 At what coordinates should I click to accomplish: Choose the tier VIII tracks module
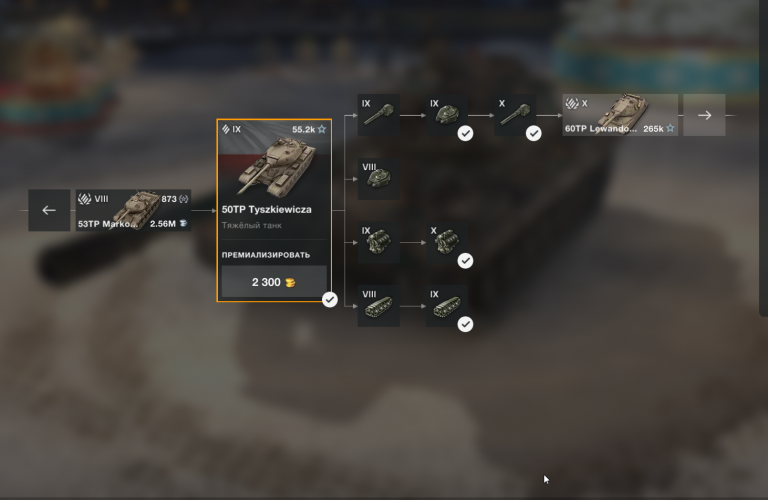(379, 307)
